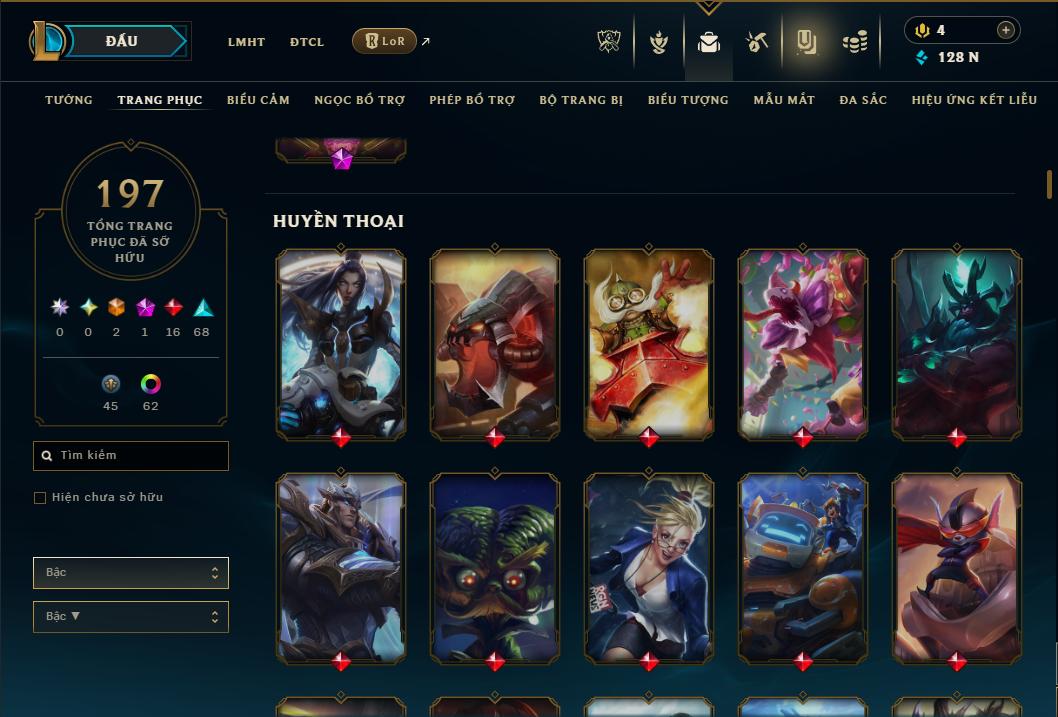Image resolution: width=1058 pixels, height=717 pixels.
Task: Switch to the ĐTCL section
Action: click(307, 42)
